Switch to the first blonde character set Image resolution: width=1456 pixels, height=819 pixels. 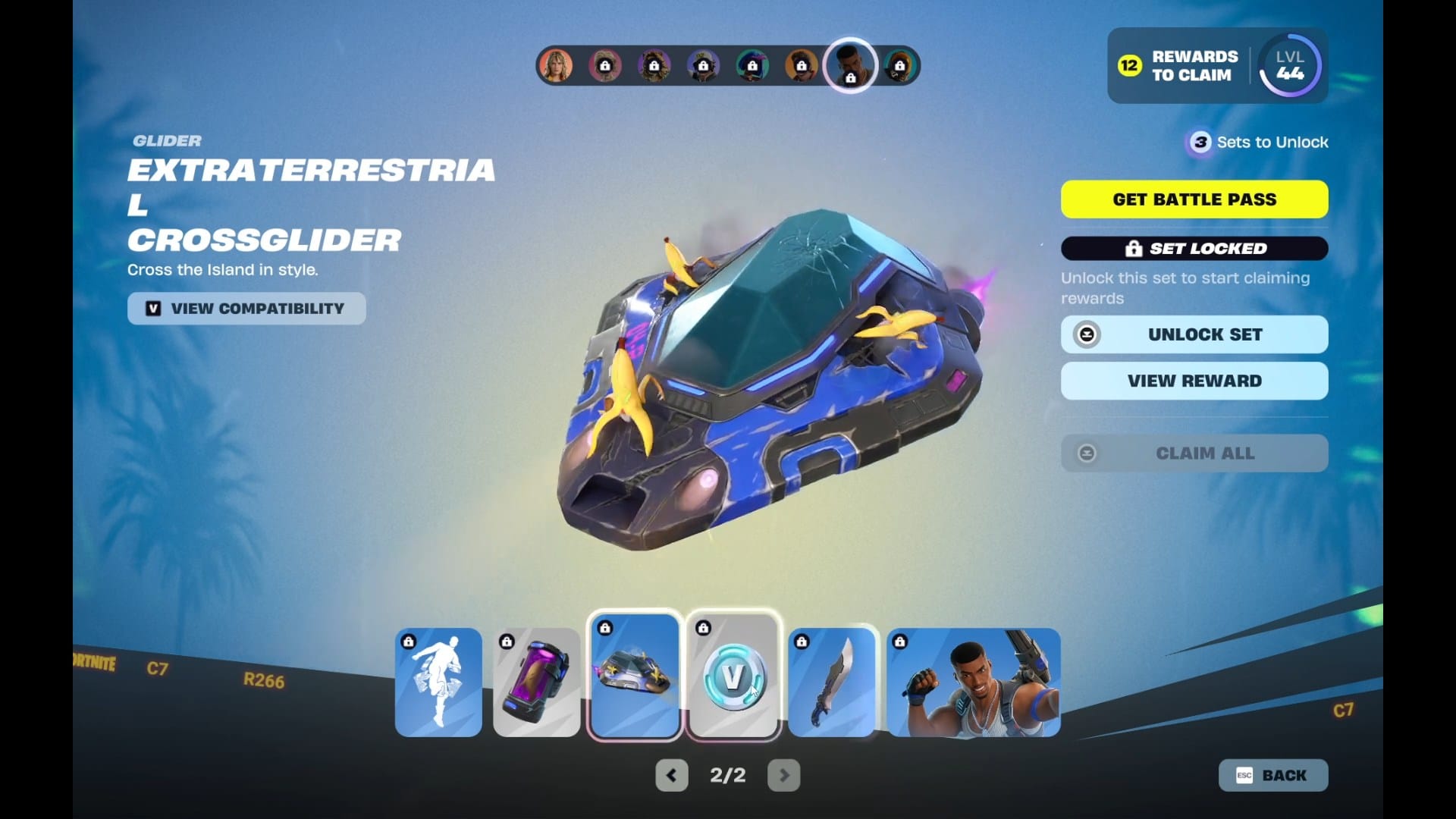point(556,66)
